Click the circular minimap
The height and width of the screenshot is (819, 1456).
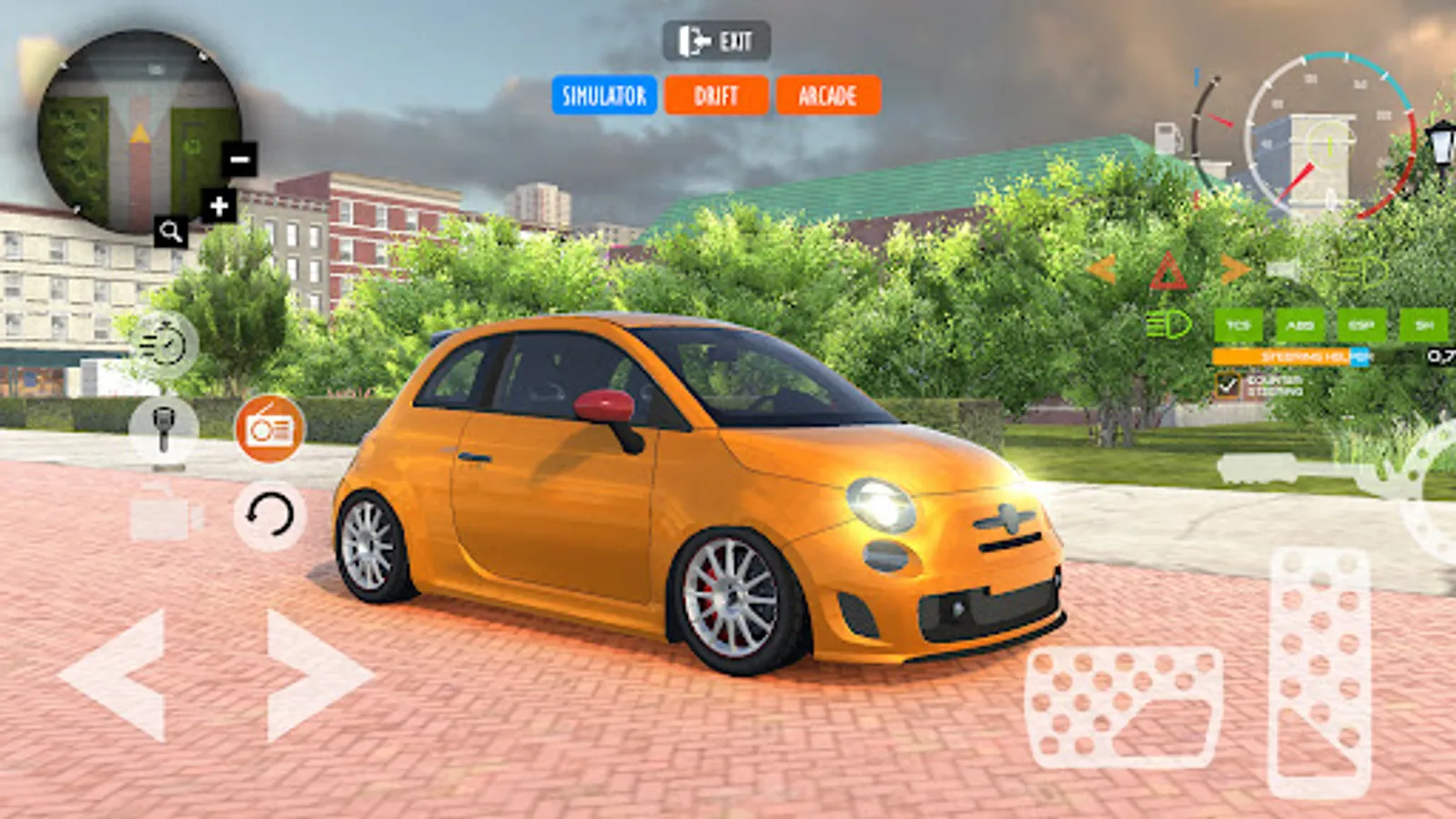coord(136,127)
